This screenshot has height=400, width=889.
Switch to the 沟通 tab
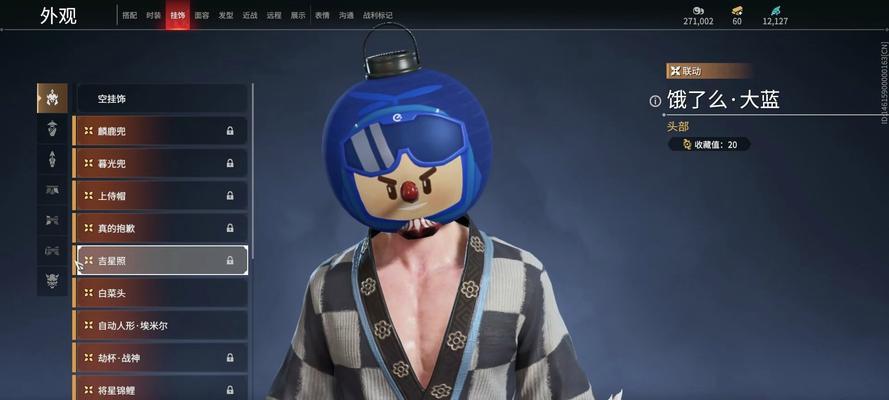pyautogui.click(x=346, y=16)
